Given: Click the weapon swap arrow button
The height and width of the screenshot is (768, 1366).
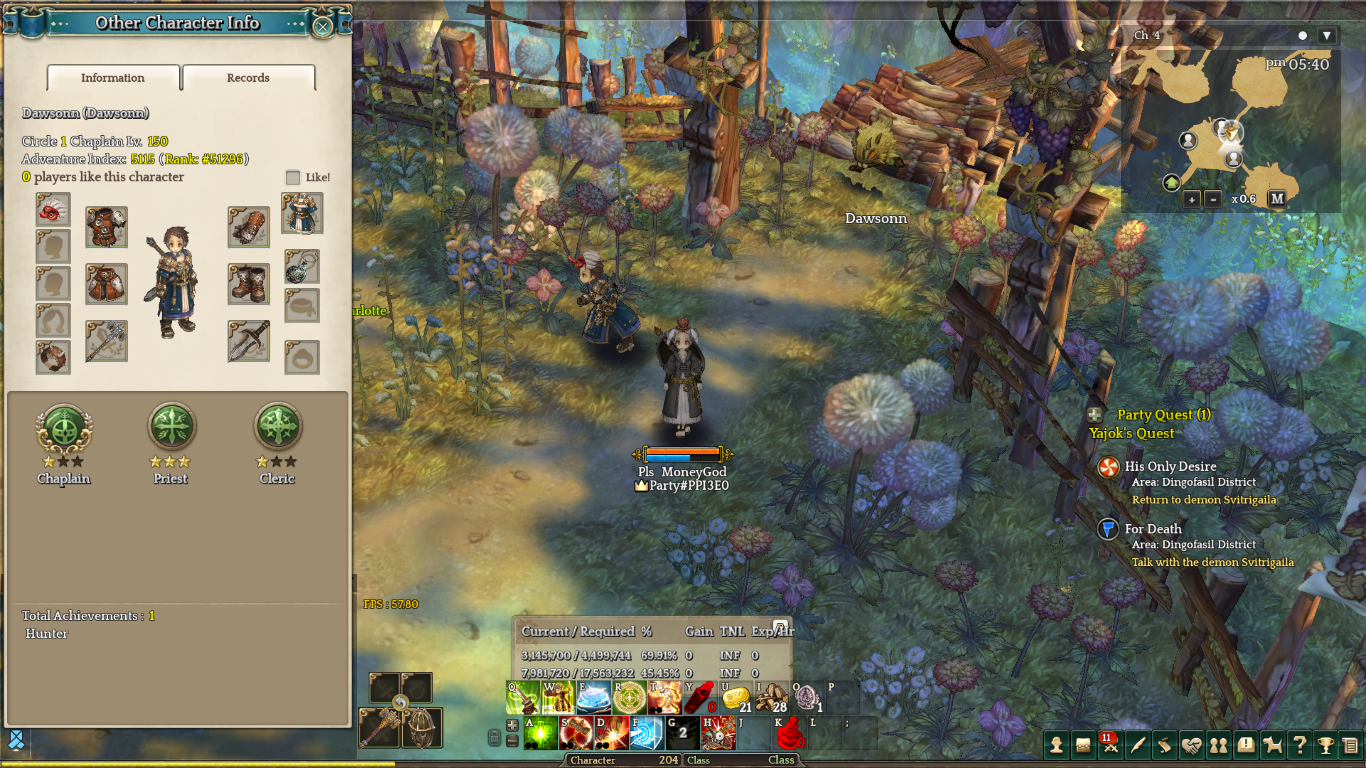Looking at the screenshot, I should (401, 705).
